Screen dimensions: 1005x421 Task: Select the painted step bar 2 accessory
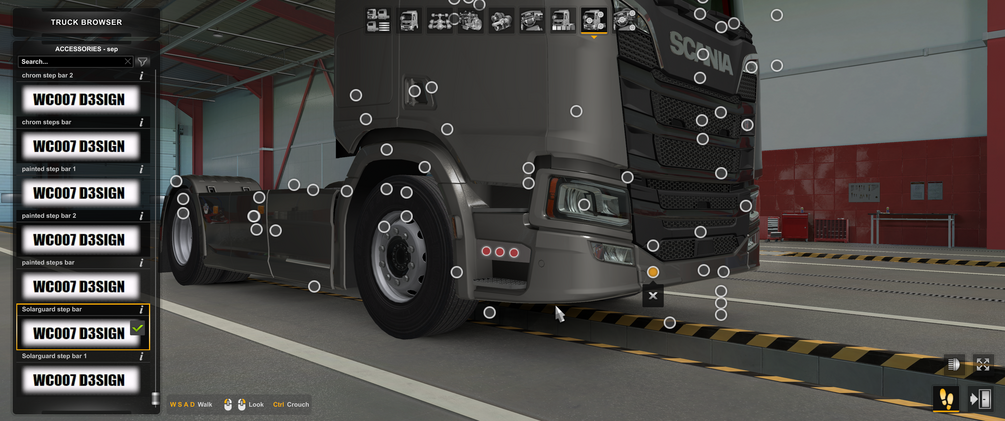coord(79,240)
